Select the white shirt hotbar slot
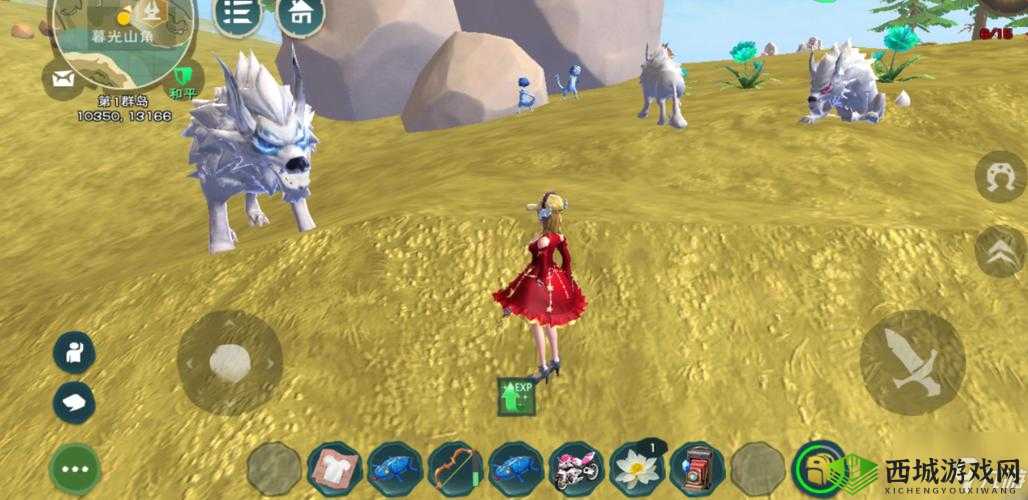 335,467
